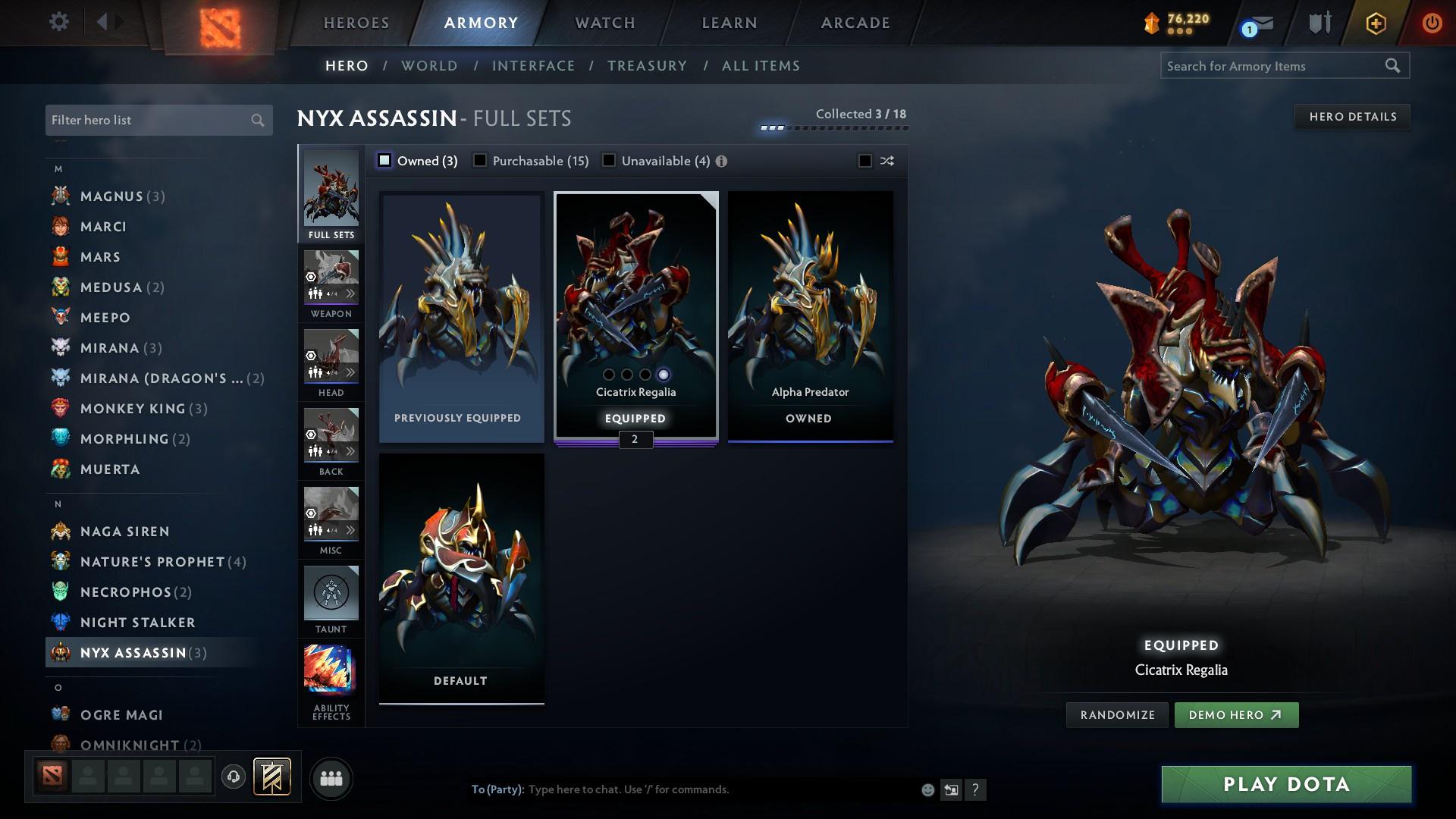
Task: Click the emoticon icon in the chat bar
Action: click(x=927, y=789)
